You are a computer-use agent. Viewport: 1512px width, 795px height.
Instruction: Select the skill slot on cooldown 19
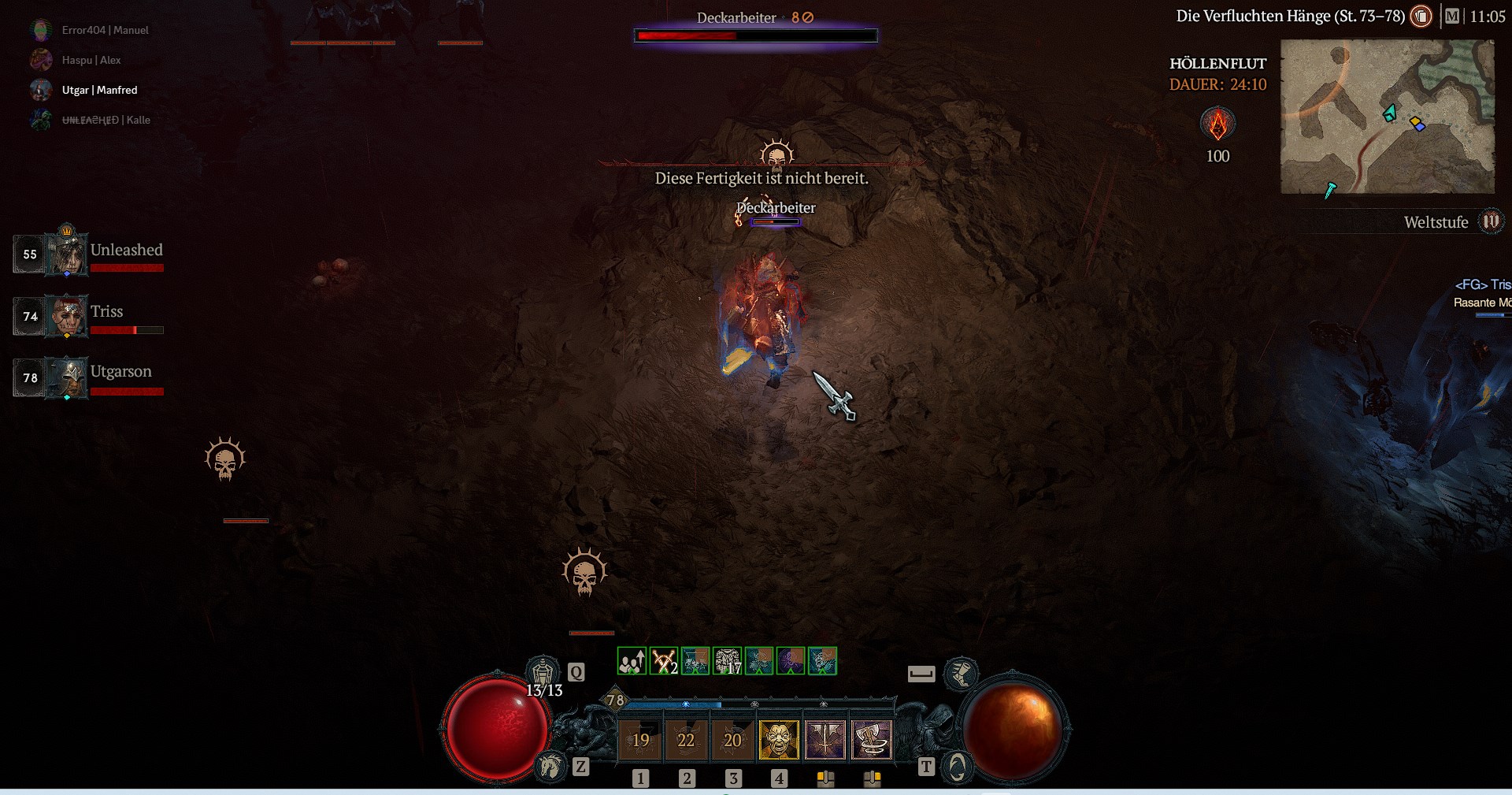[640, 740]
